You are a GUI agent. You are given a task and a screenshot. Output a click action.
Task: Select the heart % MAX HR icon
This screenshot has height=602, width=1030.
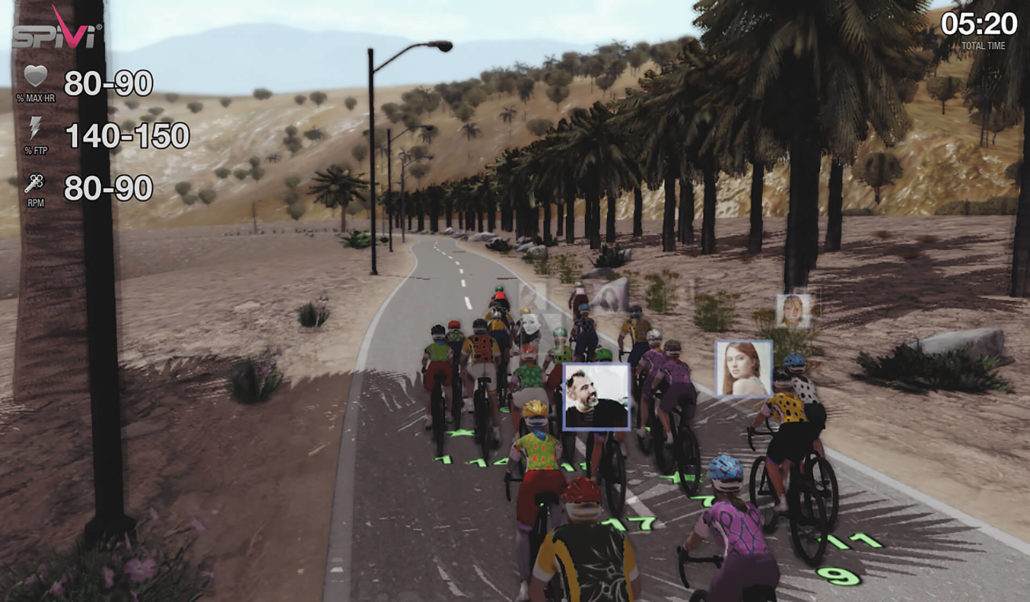35,77
